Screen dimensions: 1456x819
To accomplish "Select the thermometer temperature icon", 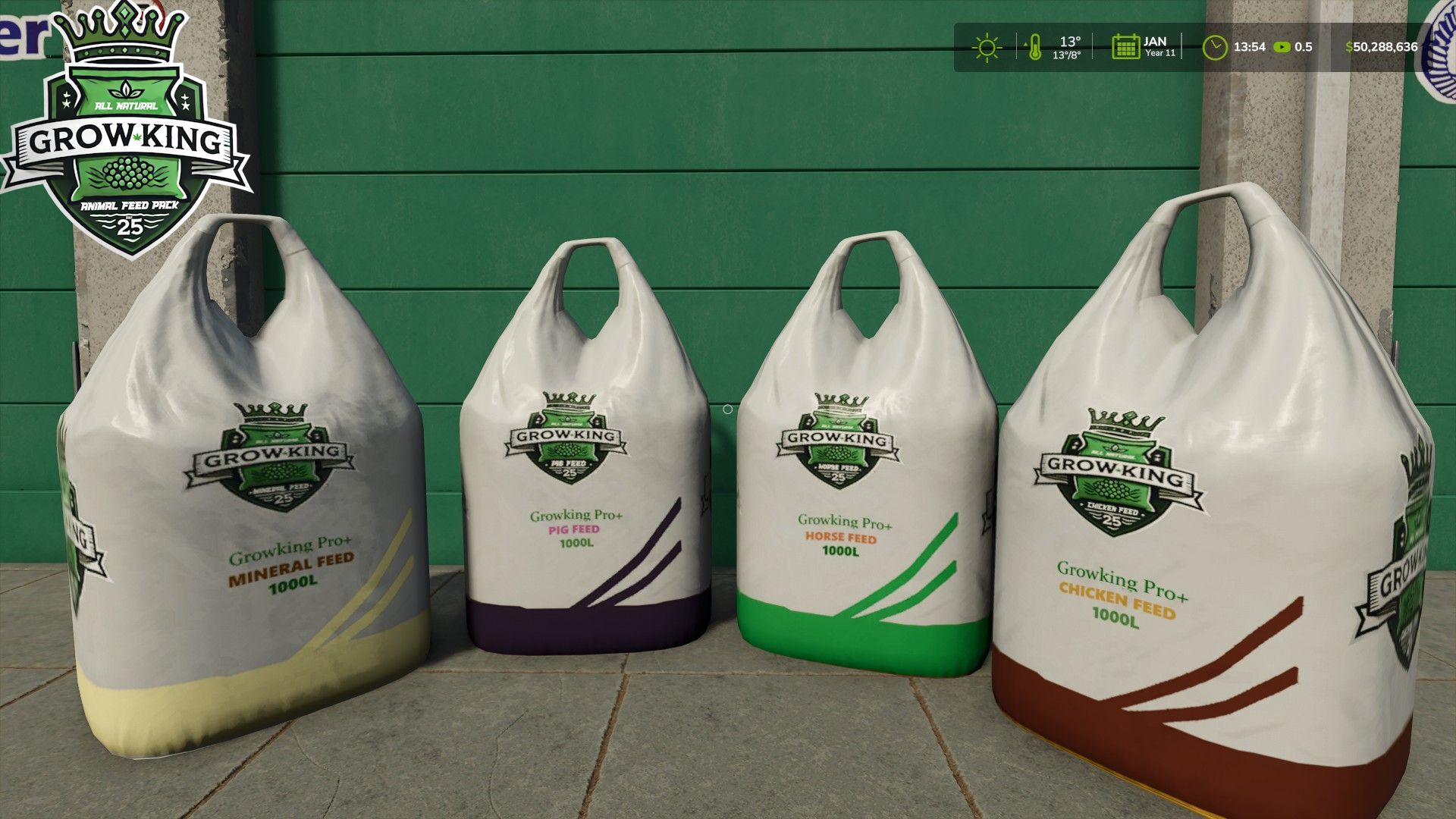I will point(1034,47).
